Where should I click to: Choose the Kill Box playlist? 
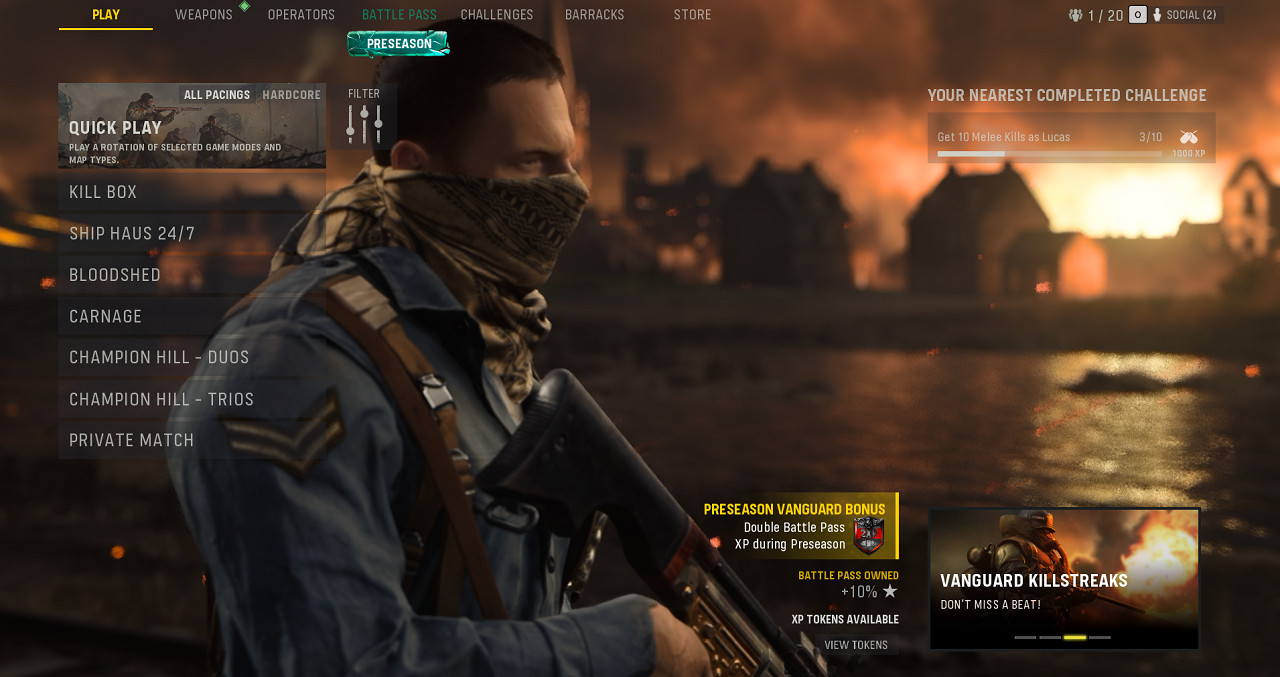pos(190,192)
